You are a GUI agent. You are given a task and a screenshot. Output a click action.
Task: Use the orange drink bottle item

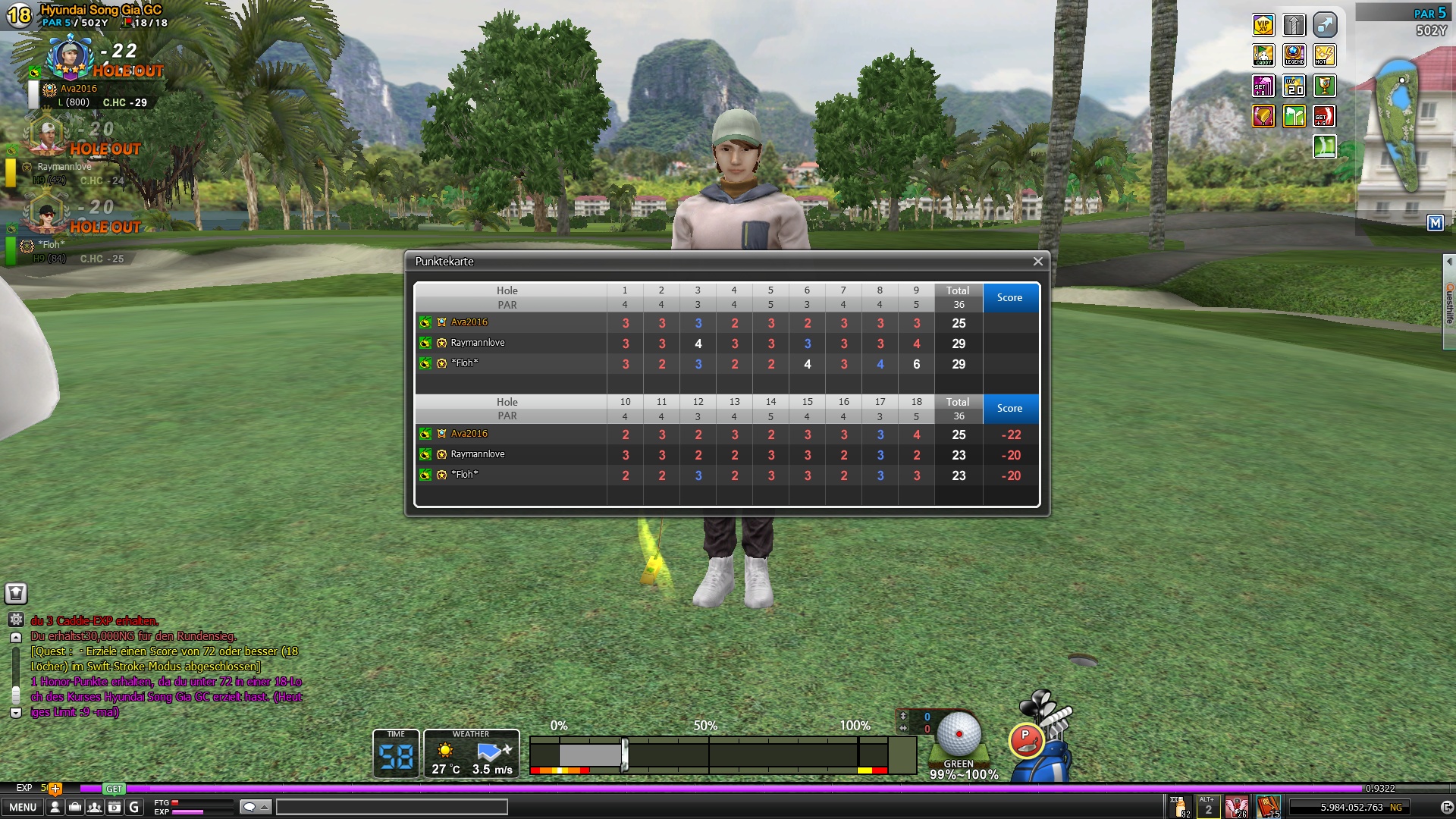click(x=1180, y=807)
